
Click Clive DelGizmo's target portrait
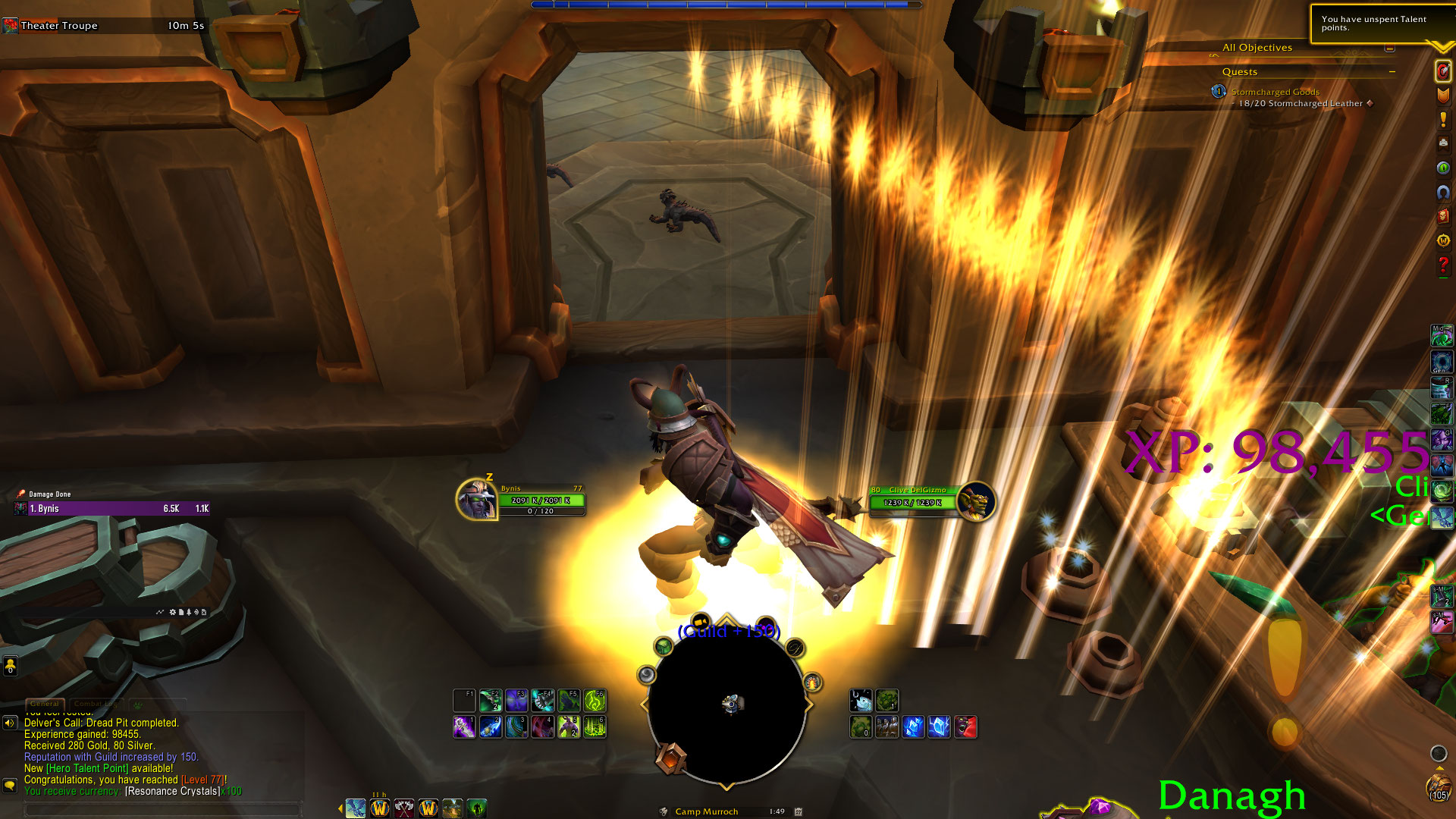(x=975, y=501)
